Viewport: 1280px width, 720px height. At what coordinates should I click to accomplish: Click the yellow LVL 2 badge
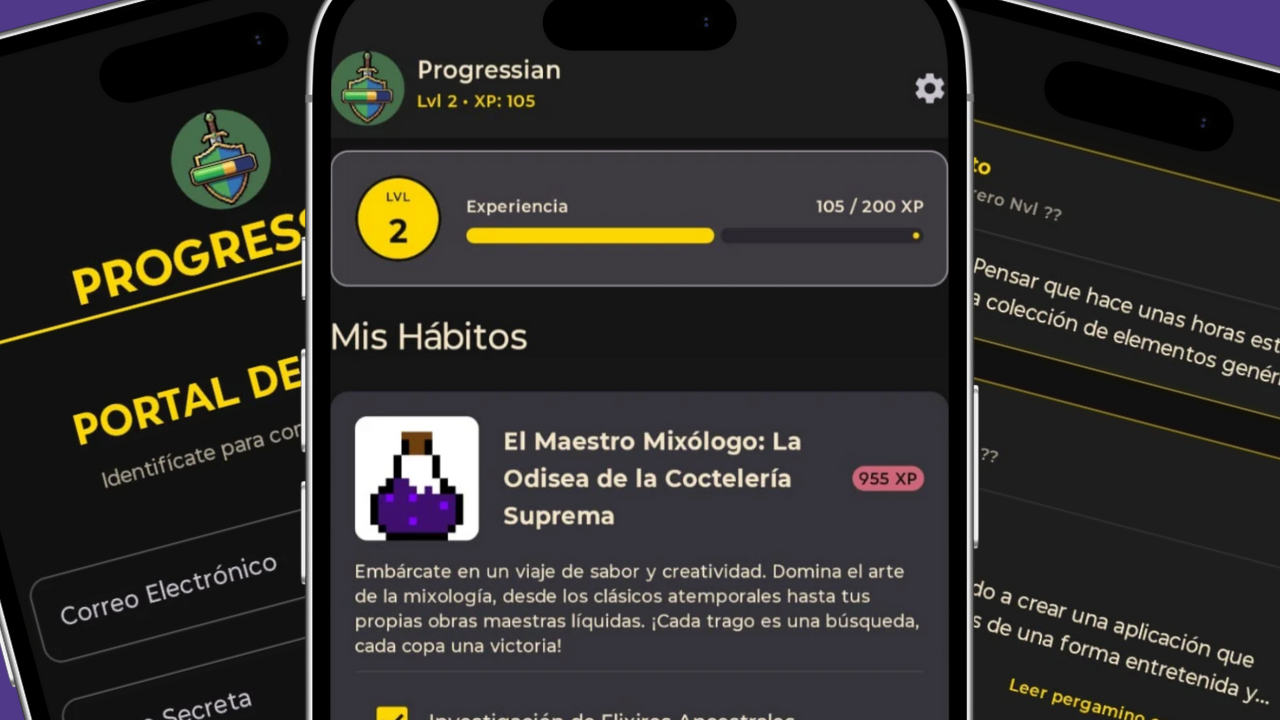click(398, 218)
